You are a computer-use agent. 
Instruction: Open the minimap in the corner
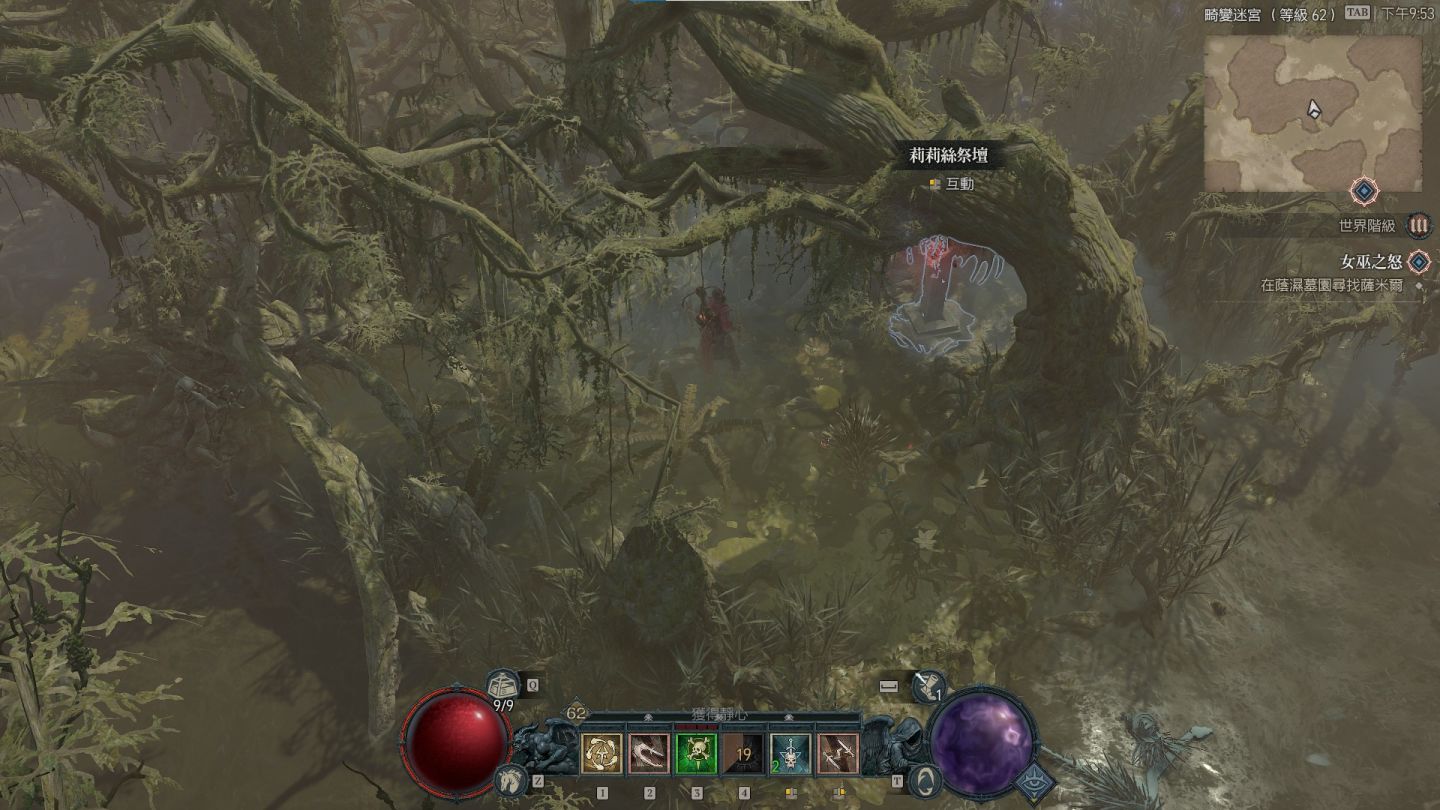tap(1312, 113)
